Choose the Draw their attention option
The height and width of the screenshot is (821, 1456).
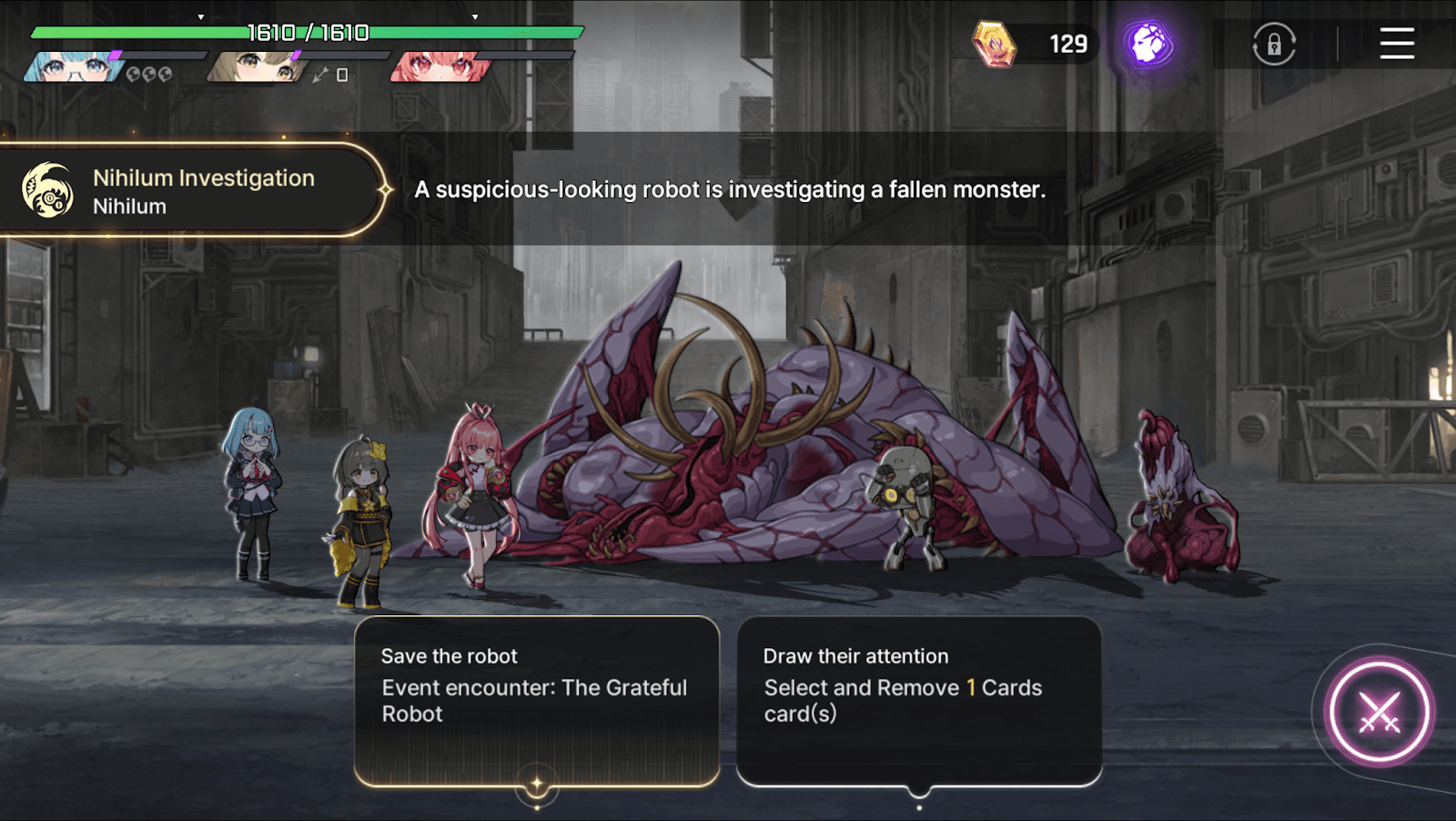click(919, 701)
